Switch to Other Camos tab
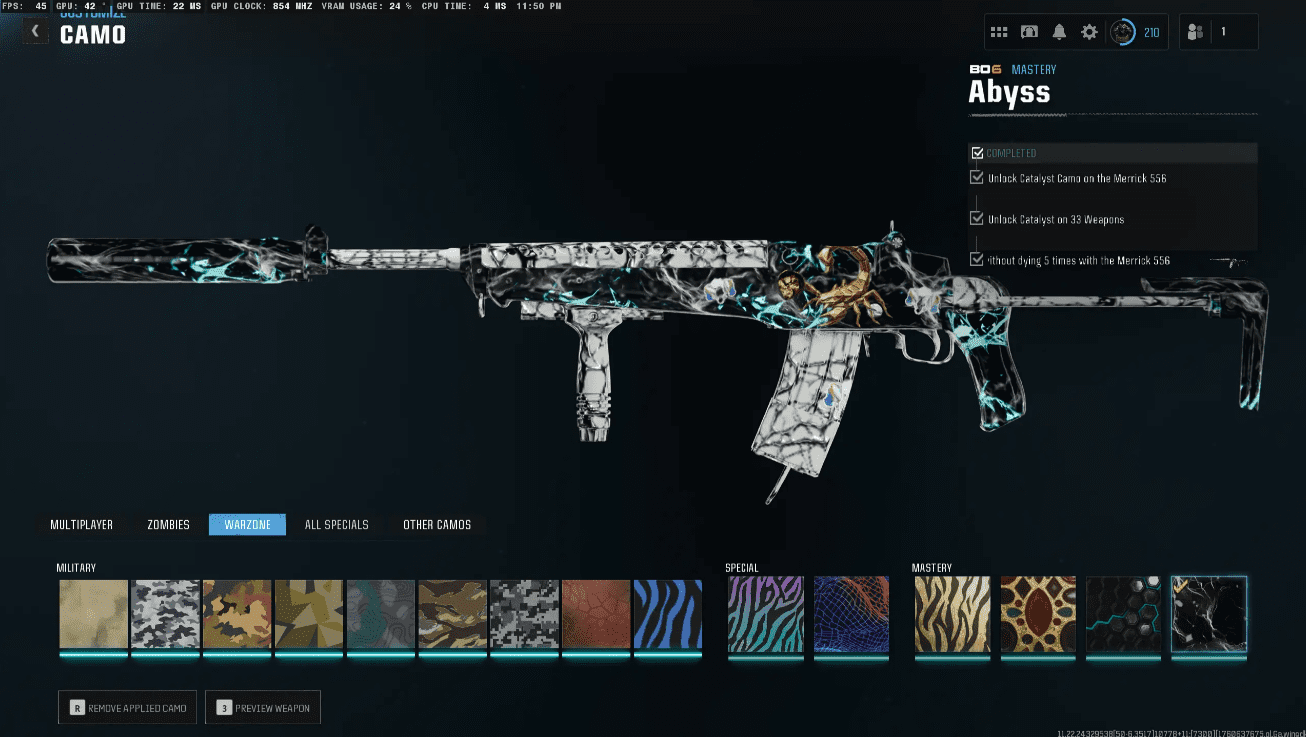 point(437,525)
